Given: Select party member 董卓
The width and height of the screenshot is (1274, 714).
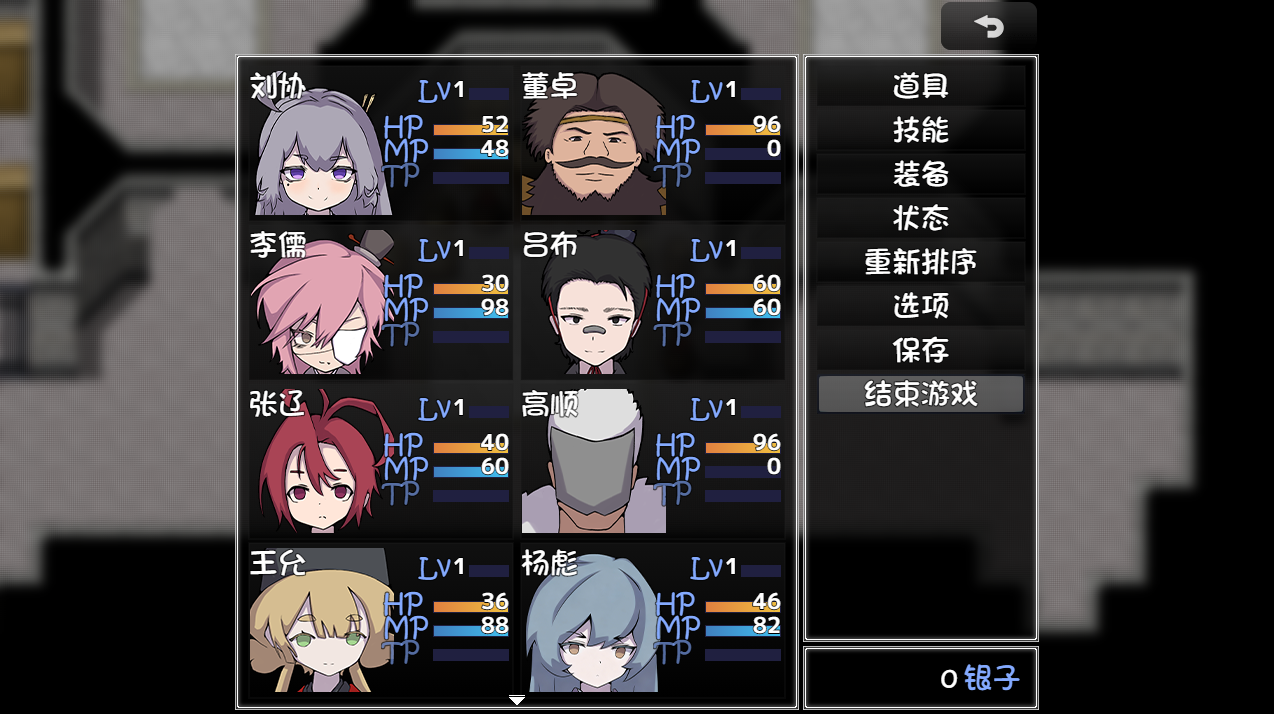Looking at the screenshot, I should [652, 142].
